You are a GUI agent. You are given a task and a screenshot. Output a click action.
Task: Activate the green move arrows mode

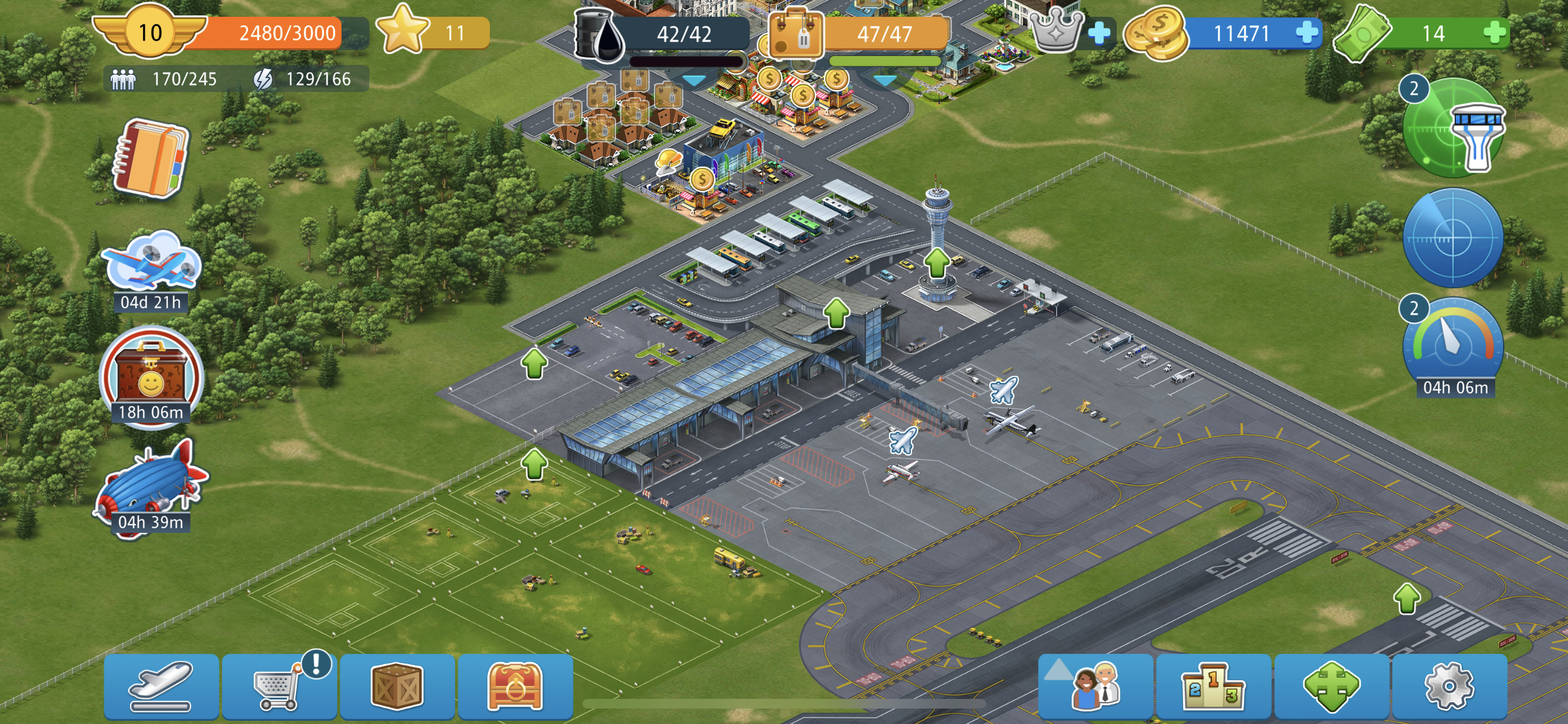pos(1331,687)
